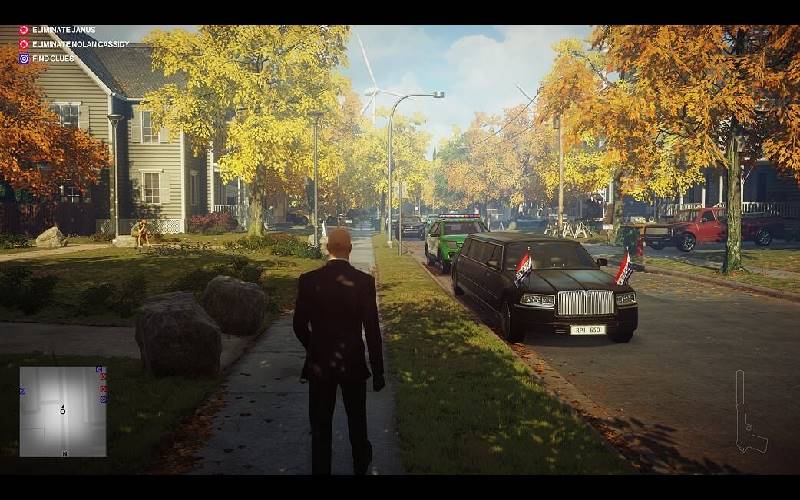Select the Eliminate Nolan Cassidy objective

click(x=79, y=44)
